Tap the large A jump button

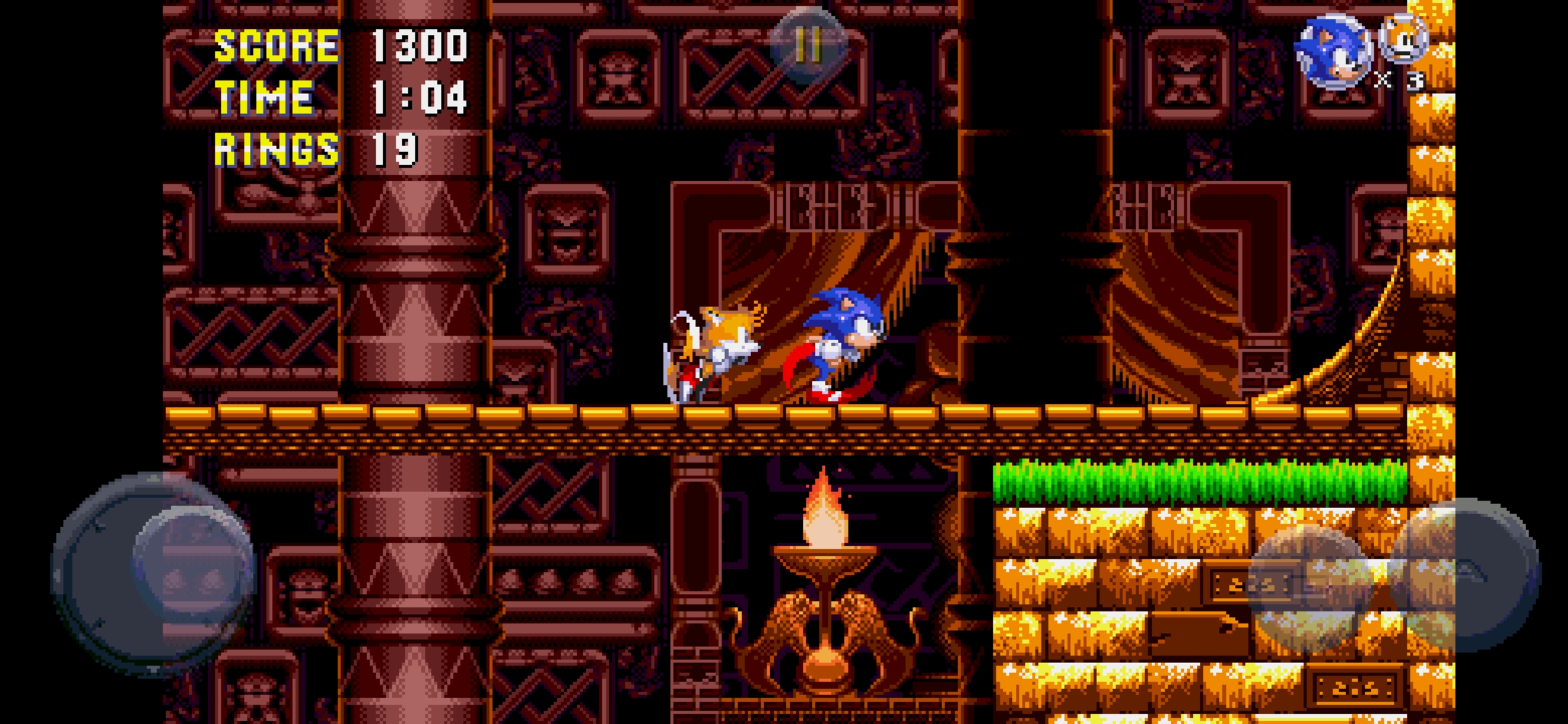pyautogui.click(x=1464, y=575)
